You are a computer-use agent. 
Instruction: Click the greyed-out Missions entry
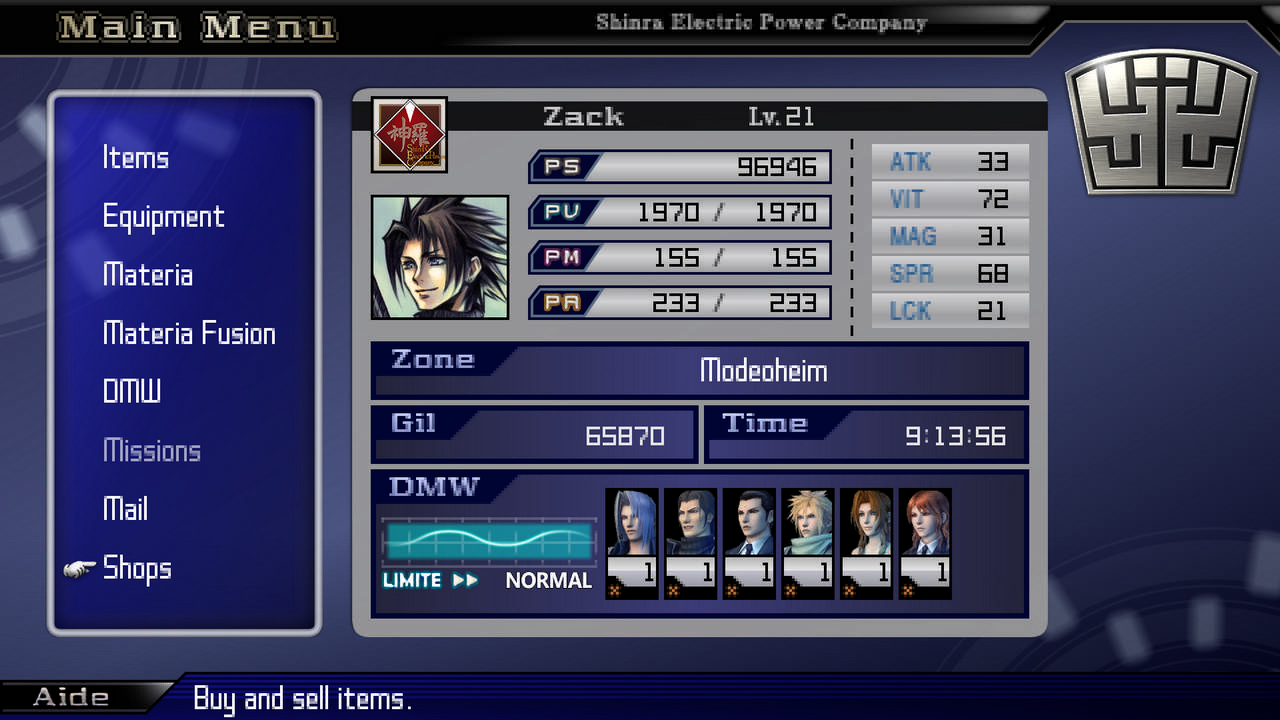[x=151, y=451]
